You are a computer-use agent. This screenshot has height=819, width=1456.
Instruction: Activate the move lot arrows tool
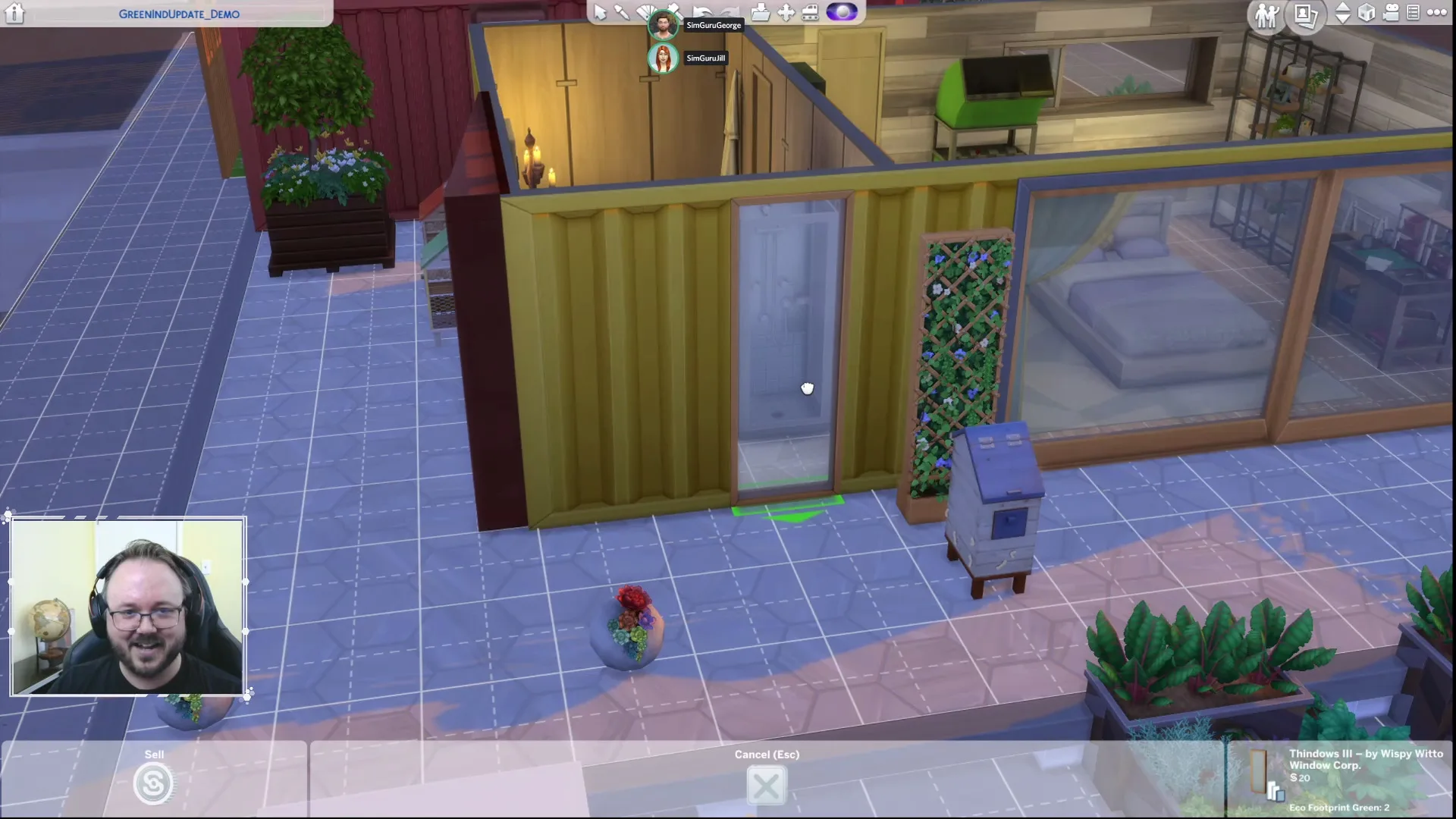786,12
